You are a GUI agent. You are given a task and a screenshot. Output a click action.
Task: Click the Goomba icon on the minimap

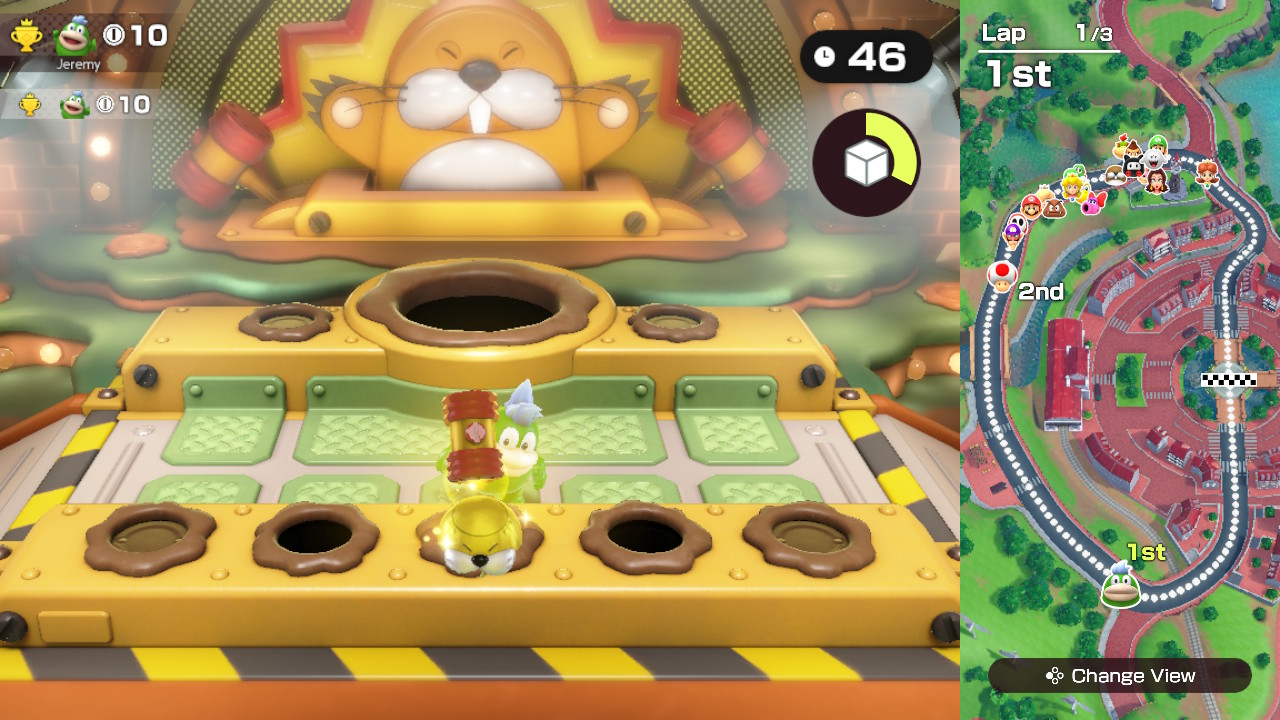point(1053,207)
